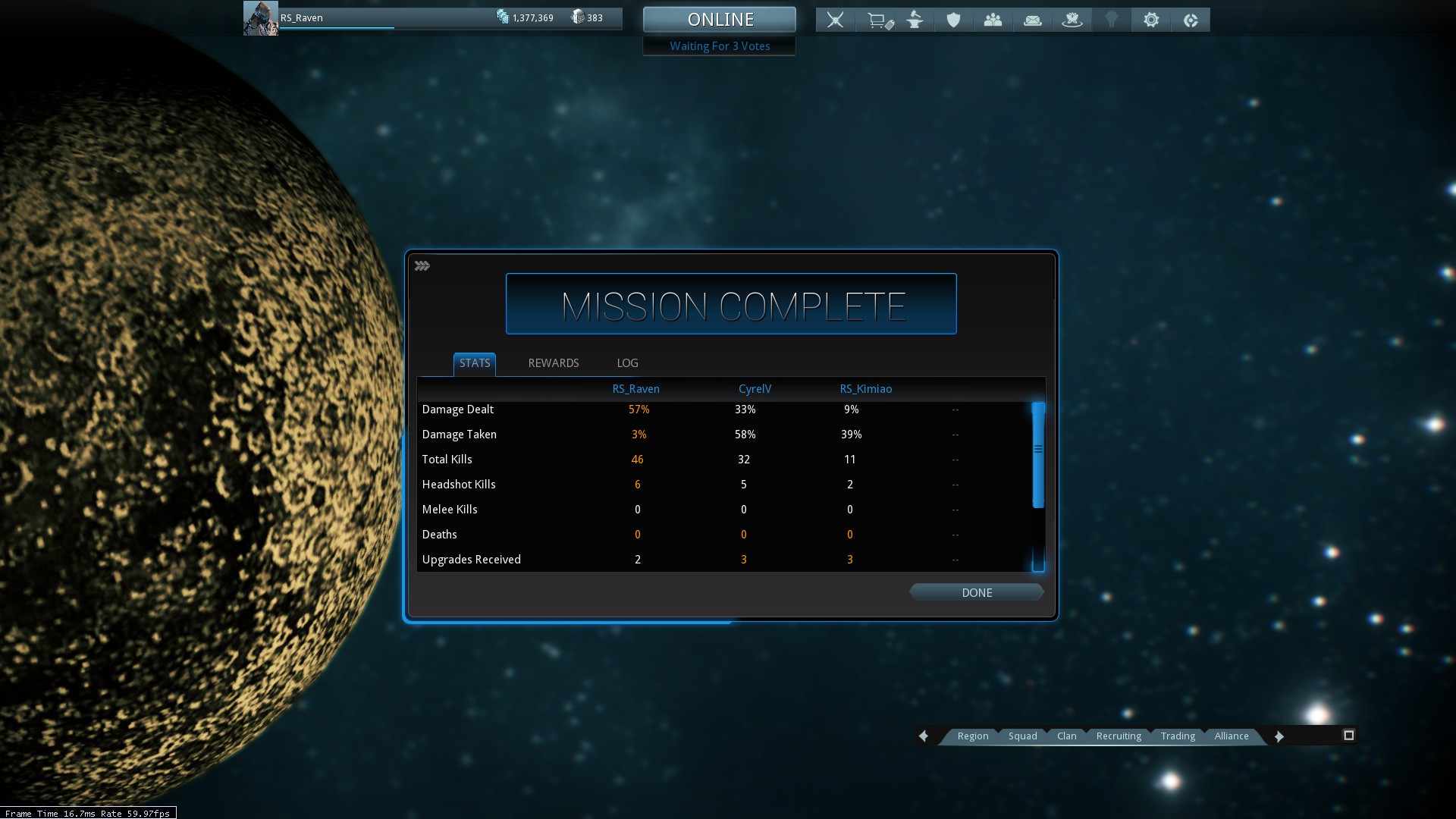
Task: Open the market shopping cart icon
Action: pyautogui.click(x=878, y=20)
